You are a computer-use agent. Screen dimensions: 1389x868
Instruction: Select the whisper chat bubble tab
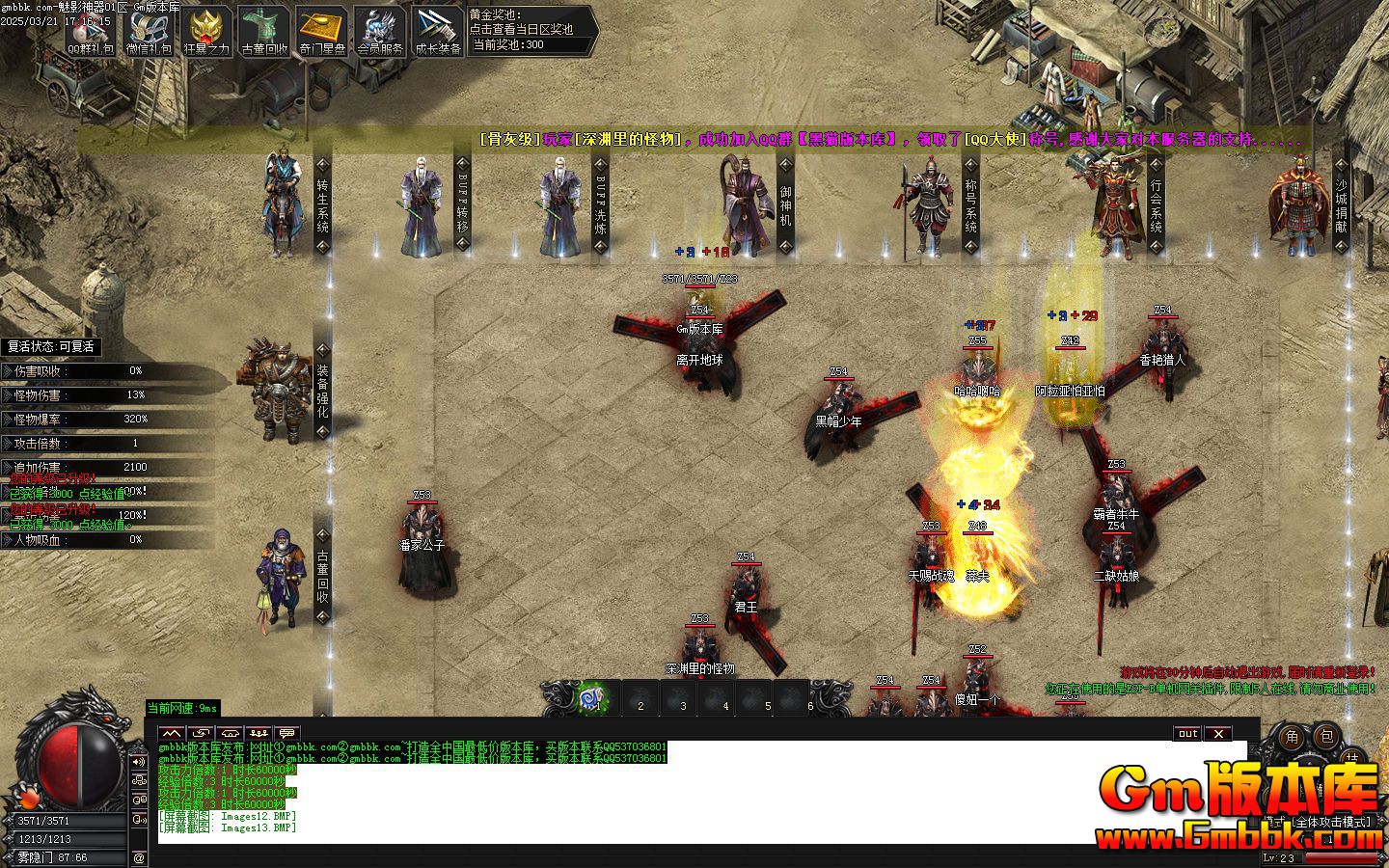(x=287, y=731)
